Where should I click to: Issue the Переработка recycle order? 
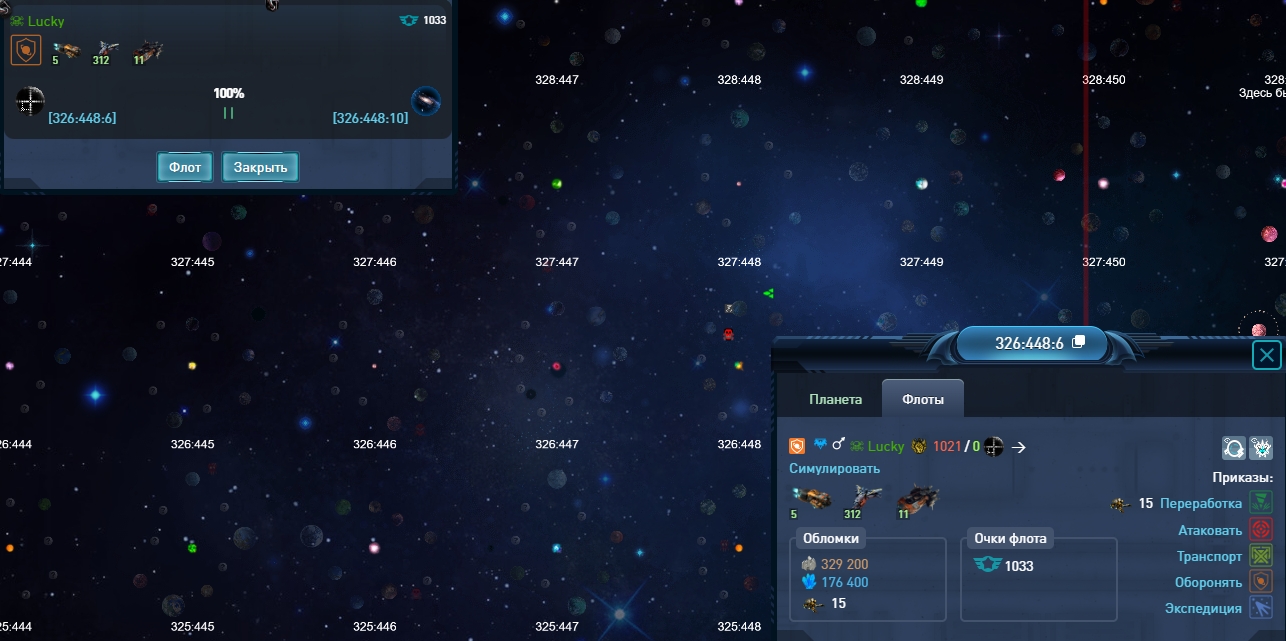pyautogui.click(x=1200, y=504)
